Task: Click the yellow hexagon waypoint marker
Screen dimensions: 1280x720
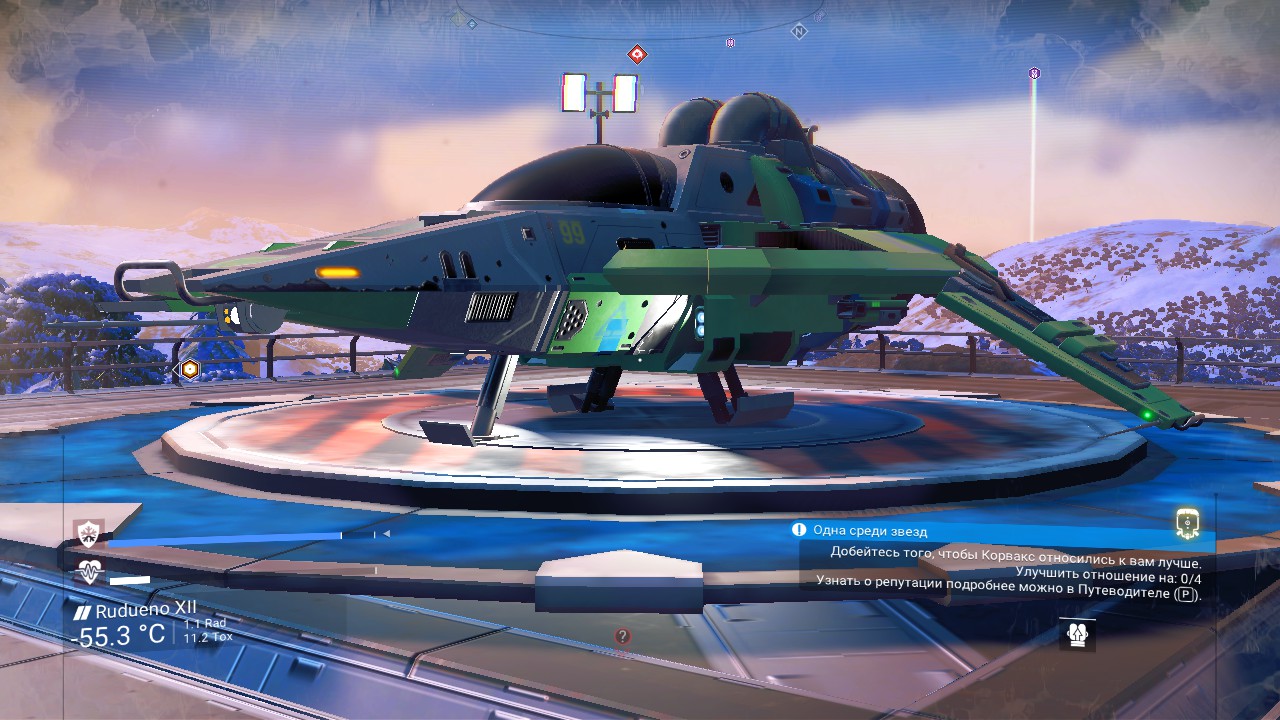Action: (188, 369)
